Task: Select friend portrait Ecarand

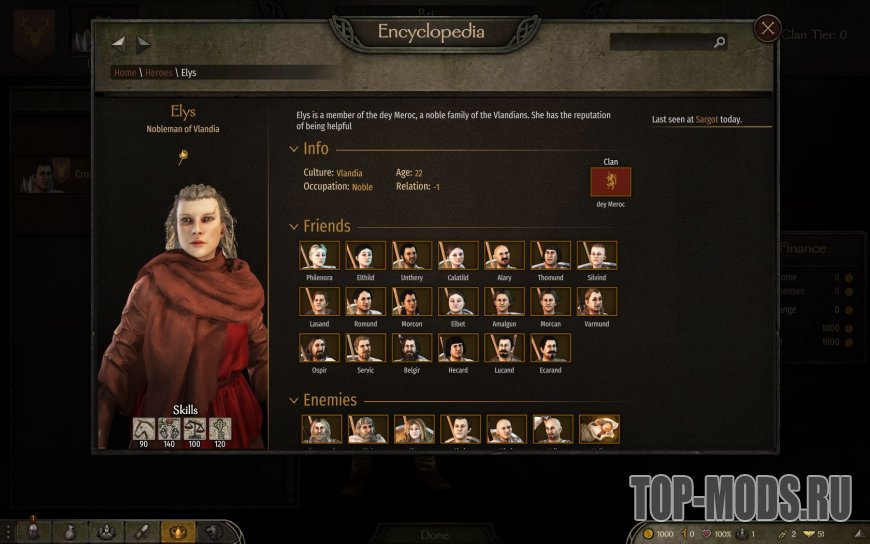Action: (551, 348)
